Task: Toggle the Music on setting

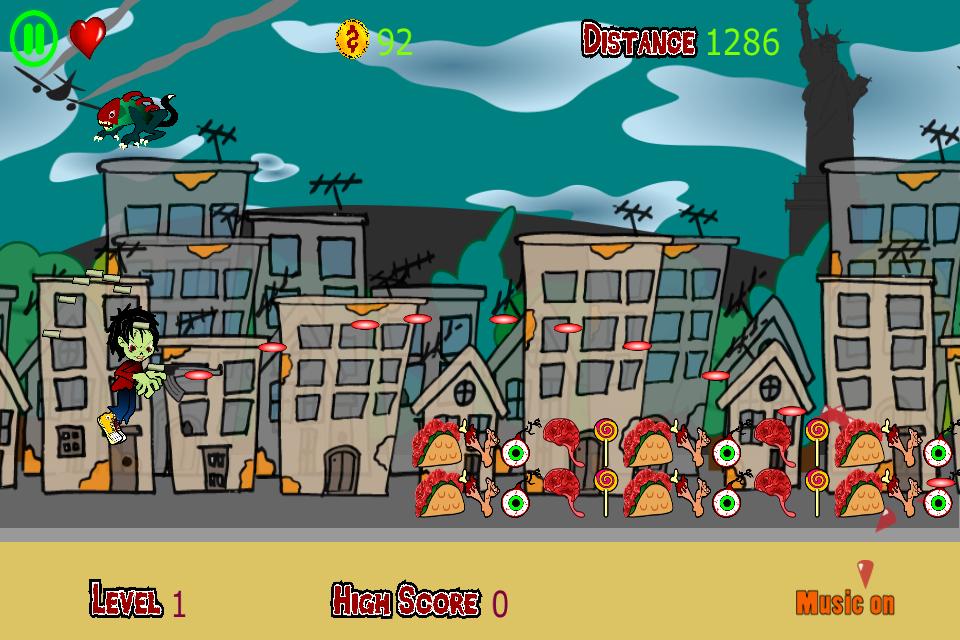Action: pyautogui.click(x=845, y=602)
